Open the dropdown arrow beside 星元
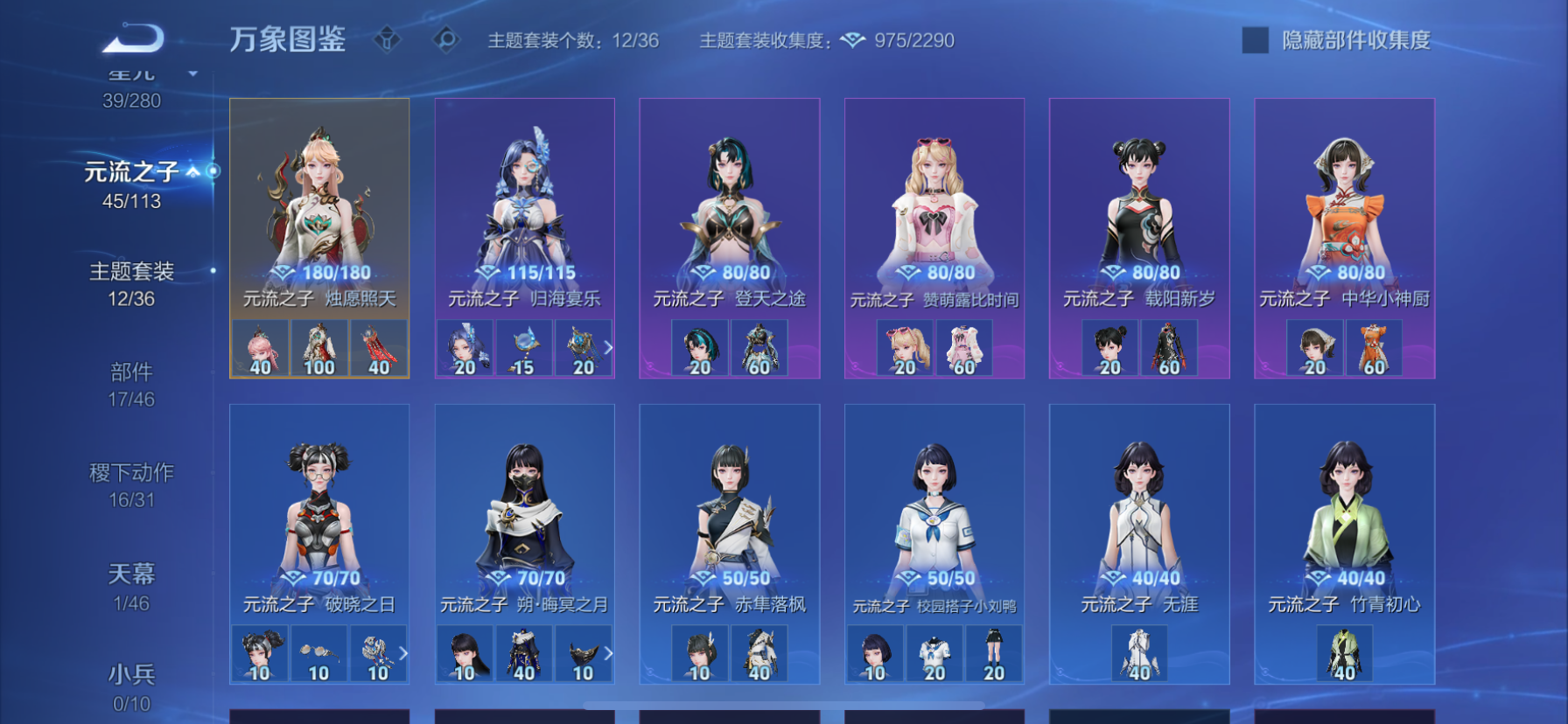Viewport: 1568px width, 724px height. [192, 75]
